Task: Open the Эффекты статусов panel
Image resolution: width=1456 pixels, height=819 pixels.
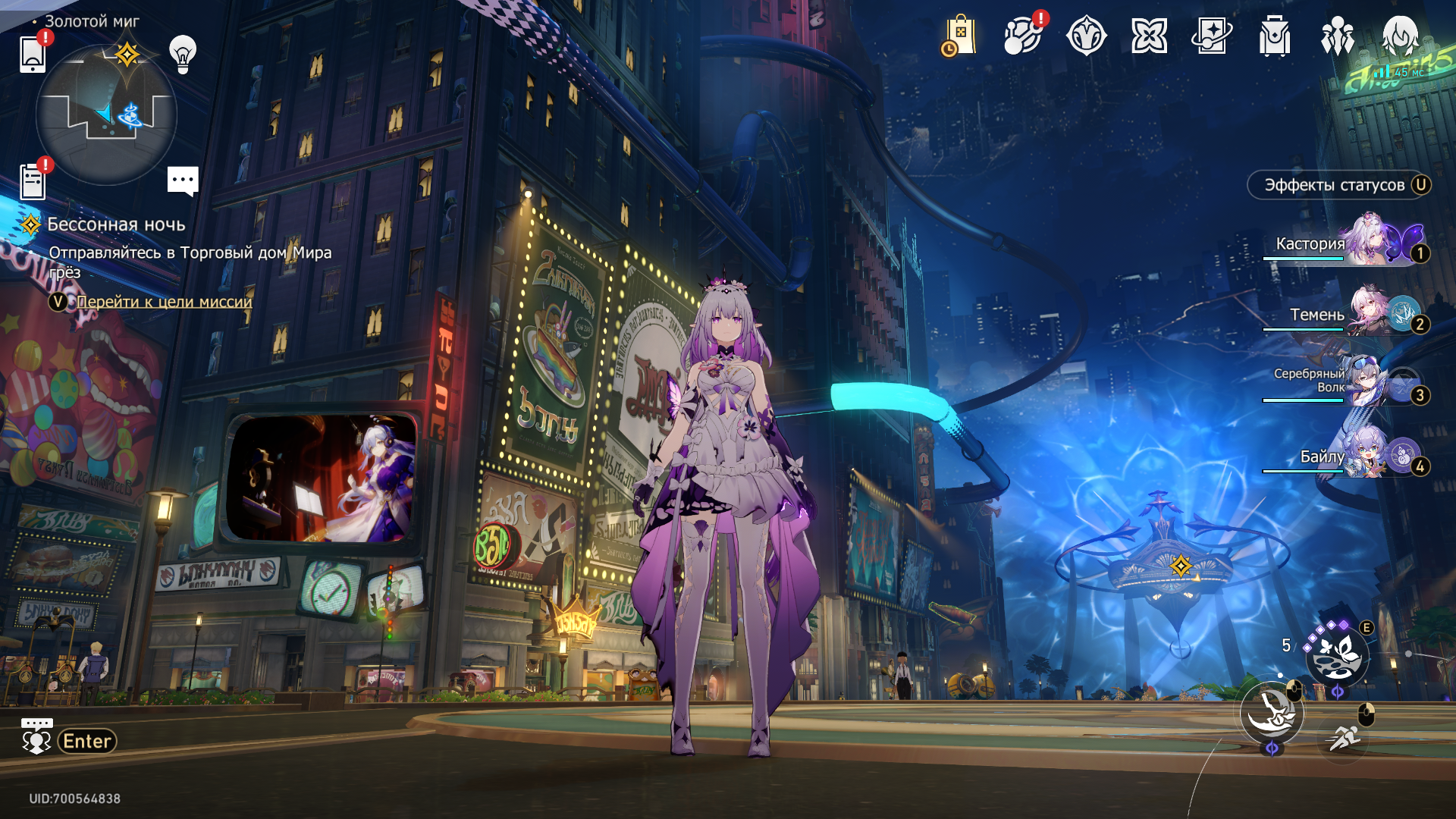Action: 1339,185
